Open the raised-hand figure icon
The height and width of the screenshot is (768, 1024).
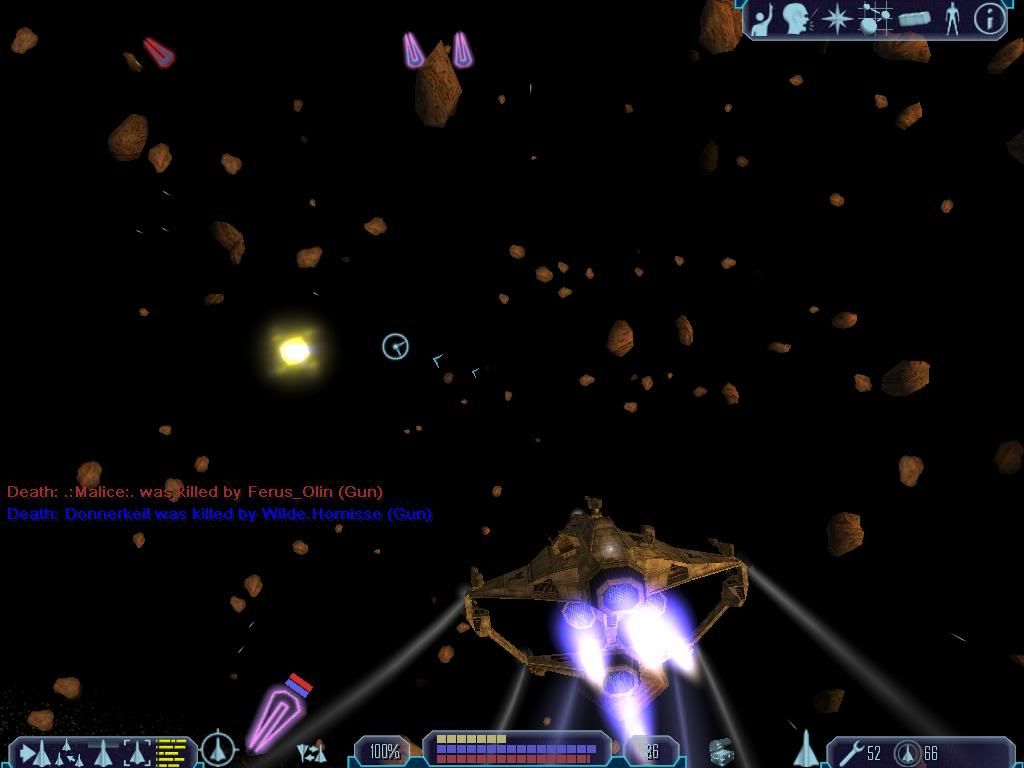[763, 18]
